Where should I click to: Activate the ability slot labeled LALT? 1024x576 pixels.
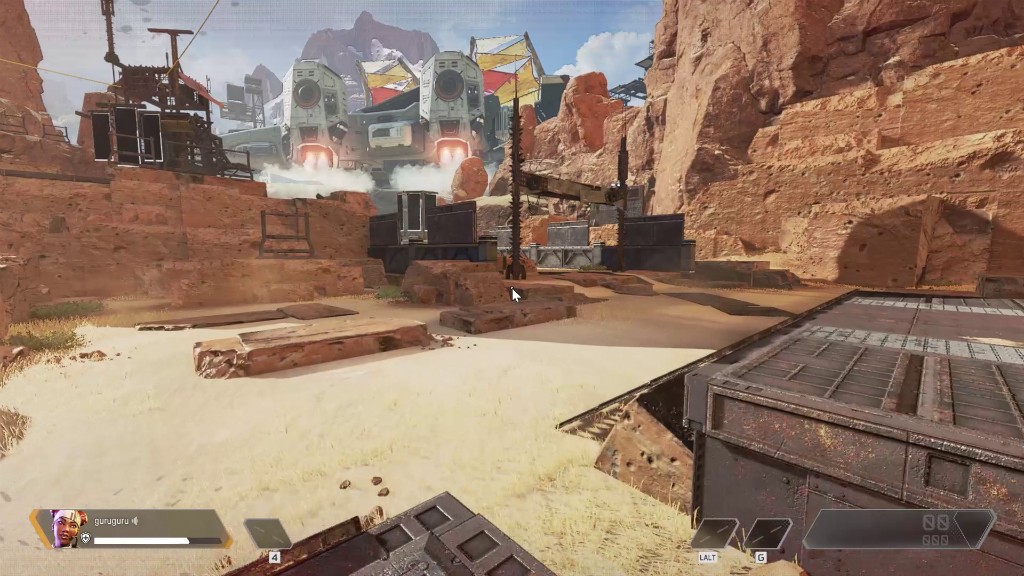(715, 534)
